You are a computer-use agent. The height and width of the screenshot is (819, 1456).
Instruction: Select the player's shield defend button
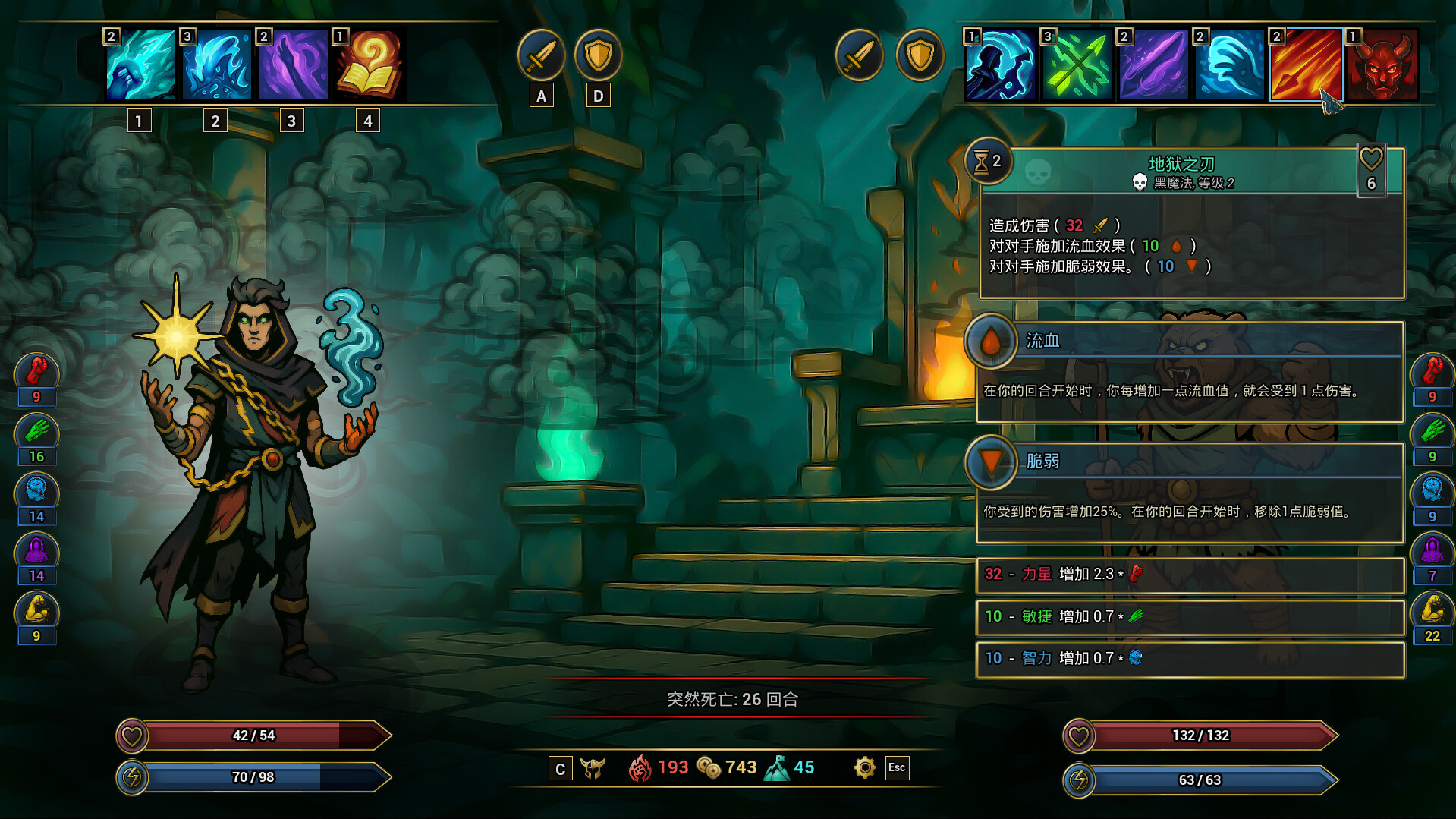[x=598, y=55]
